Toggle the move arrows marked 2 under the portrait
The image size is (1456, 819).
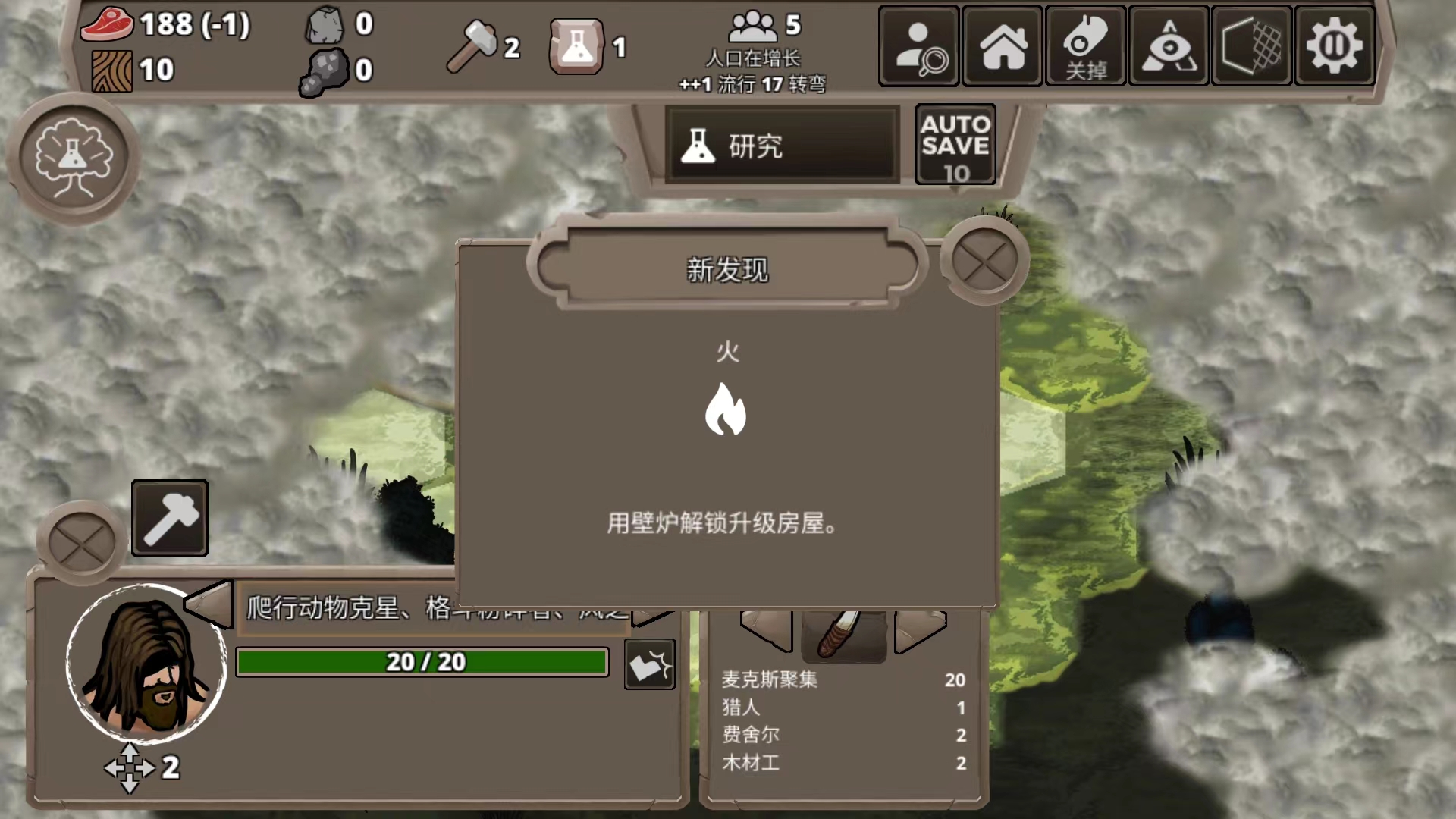tap(130, 768)
